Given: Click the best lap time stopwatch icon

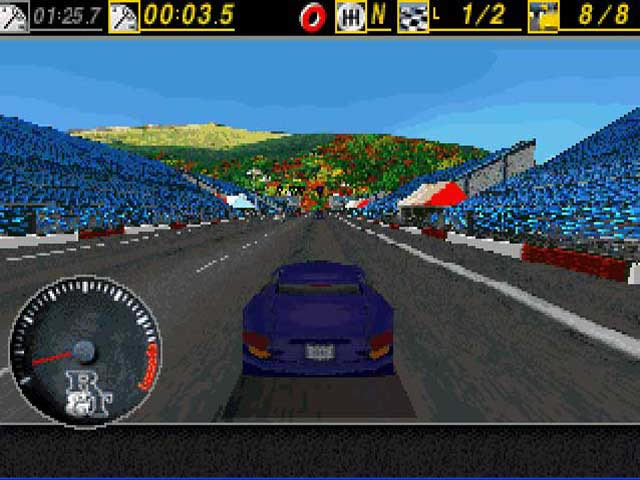Looking at the screenshot, I should pyautogui.click(x=14, y=16).
